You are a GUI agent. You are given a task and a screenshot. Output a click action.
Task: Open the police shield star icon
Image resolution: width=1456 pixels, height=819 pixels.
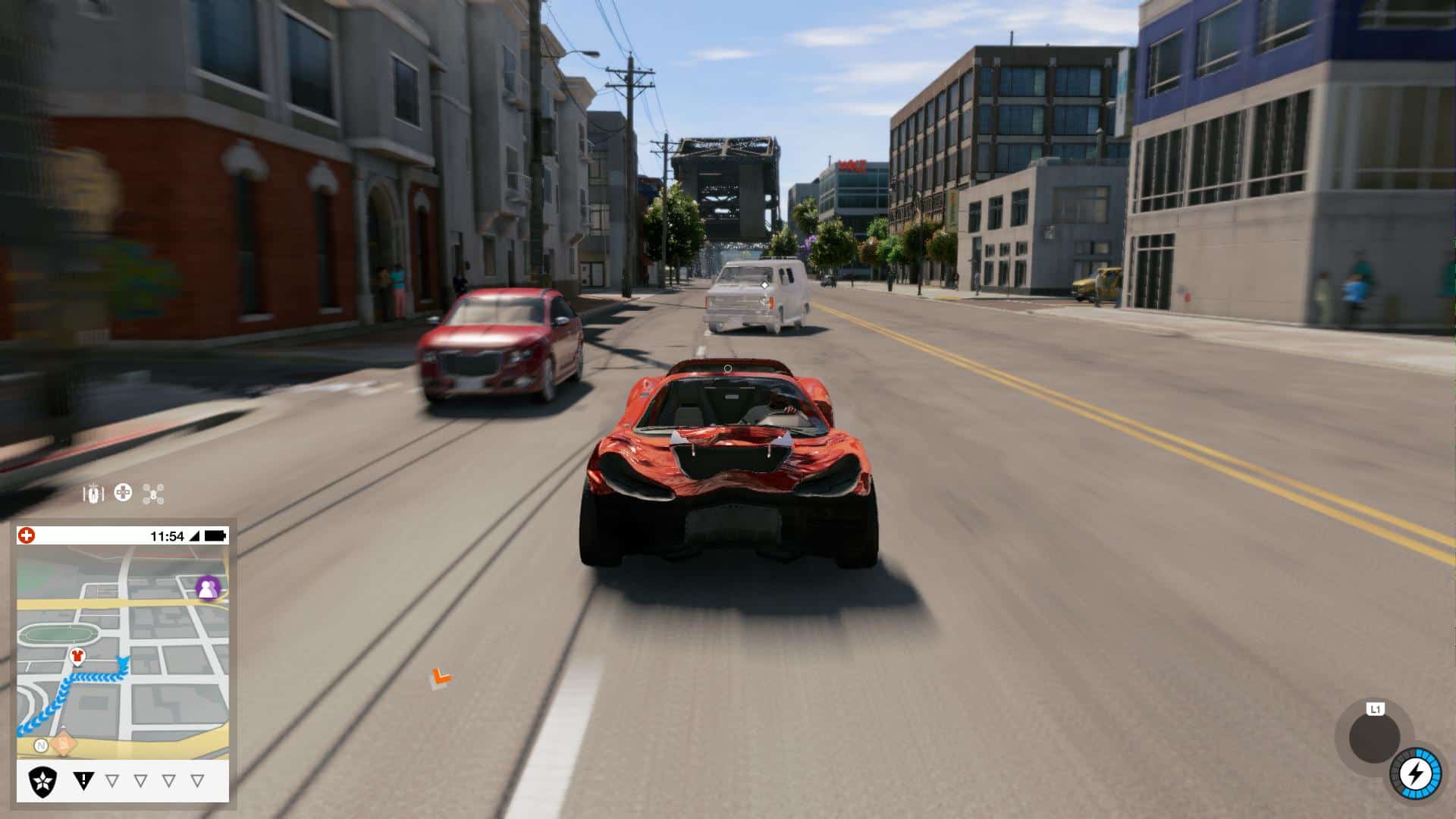42,781
